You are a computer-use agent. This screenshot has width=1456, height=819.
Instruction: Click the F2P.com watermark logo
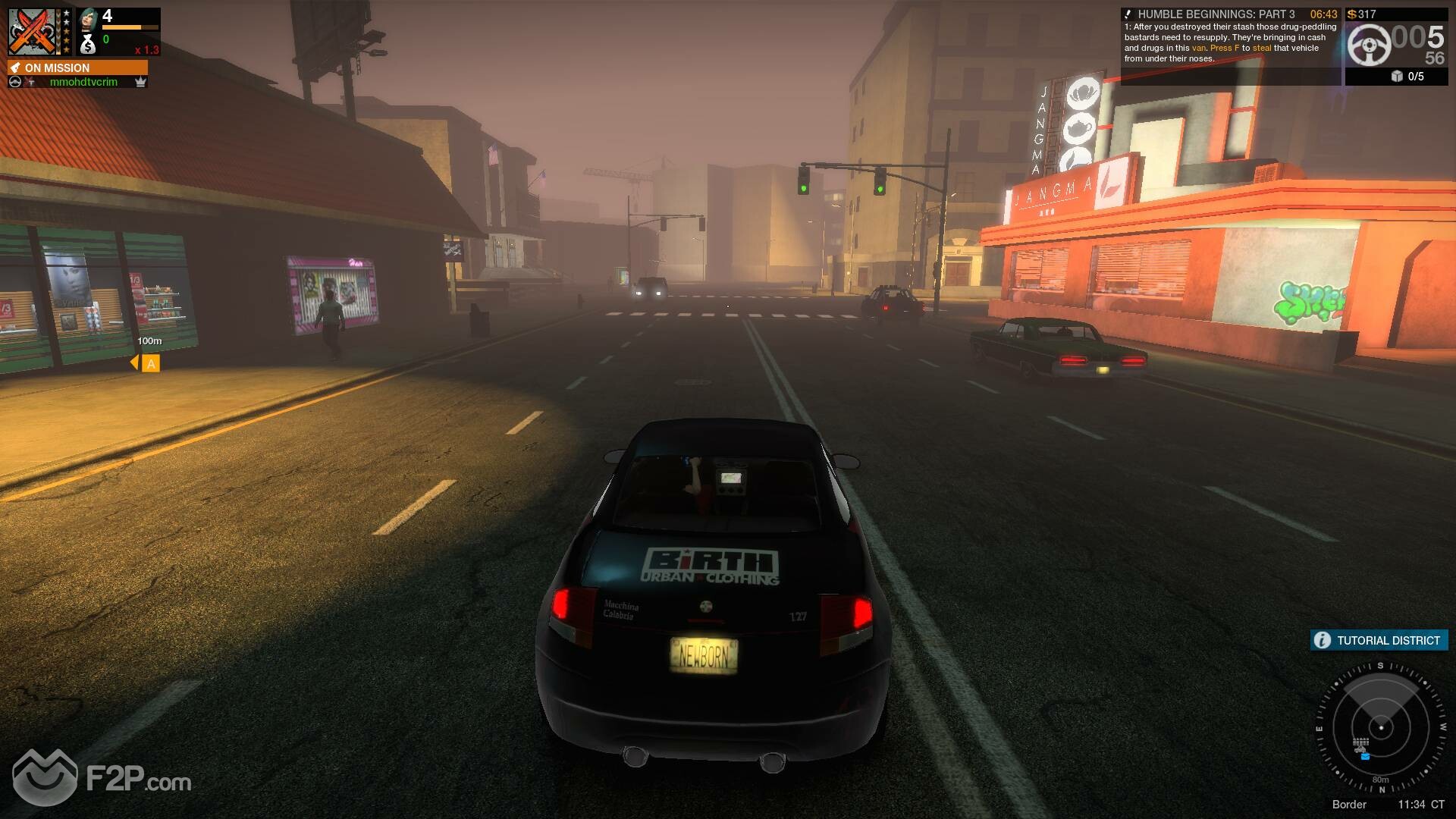(x=102, y=778)
